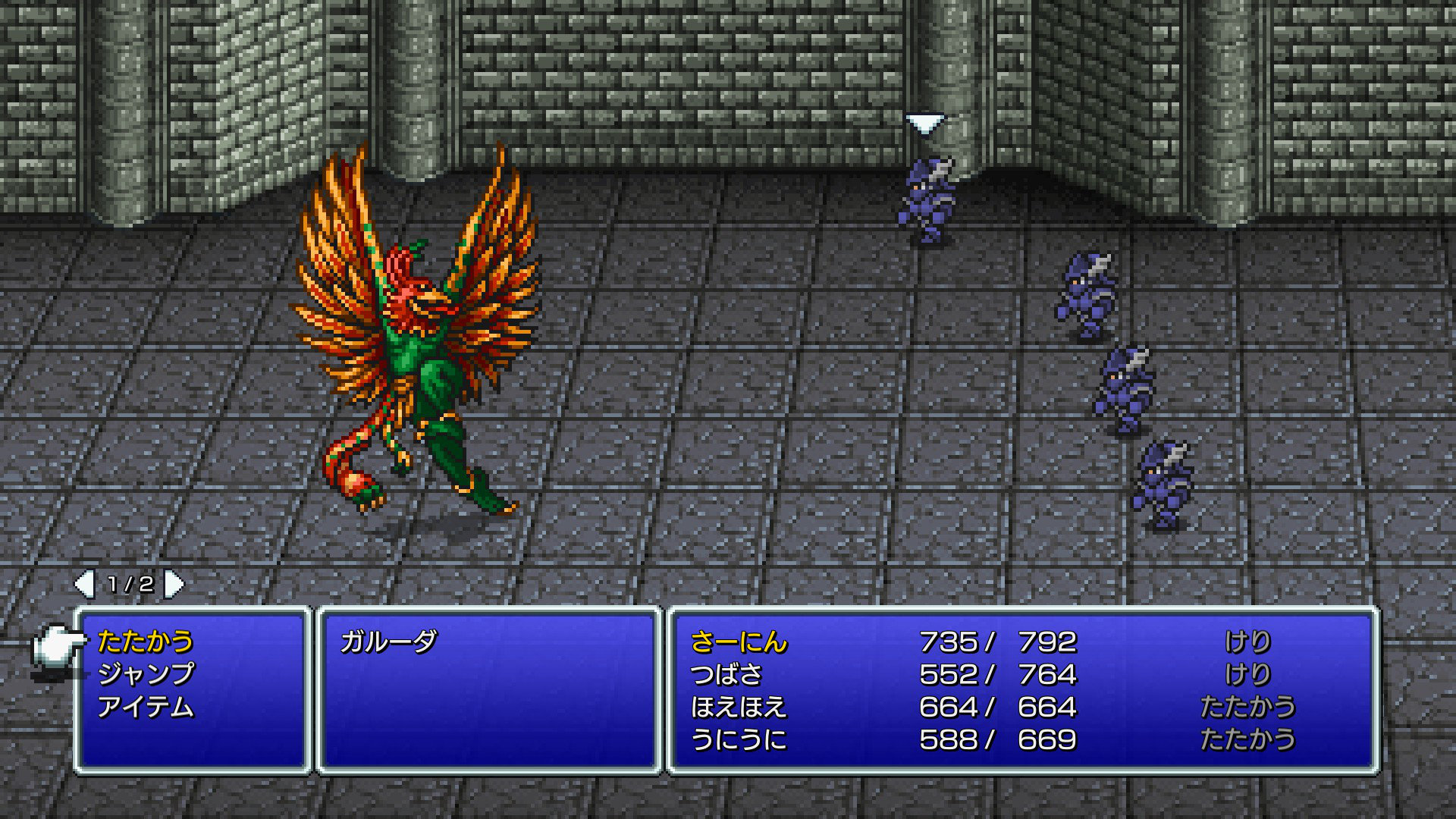Open the アイテム (Item) command
Viewport: 1456px width, 819px height.
coord(146,707)
